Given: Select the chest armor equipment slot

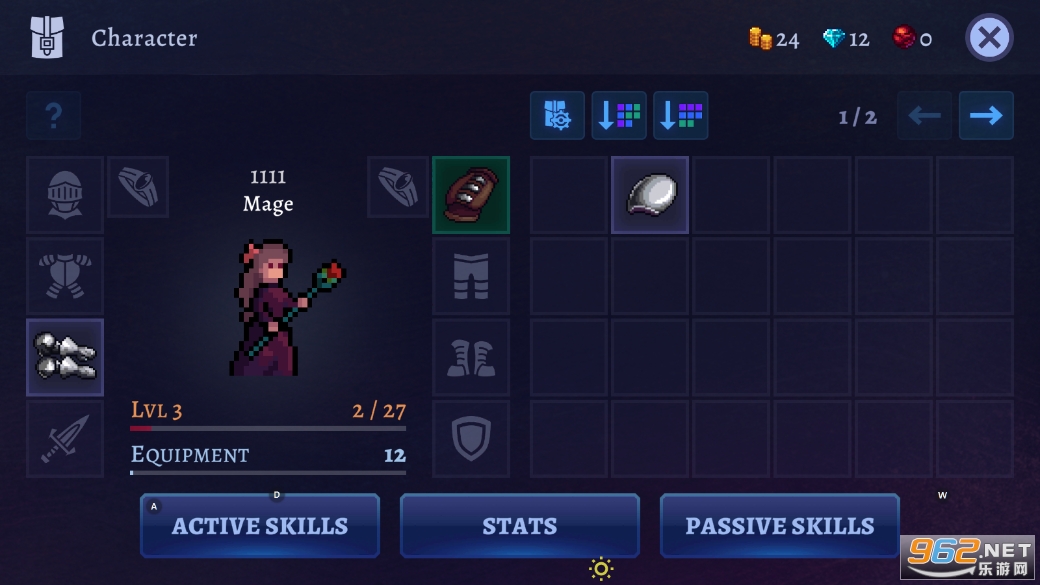Looking at the screenshot, I should (65, 276).
